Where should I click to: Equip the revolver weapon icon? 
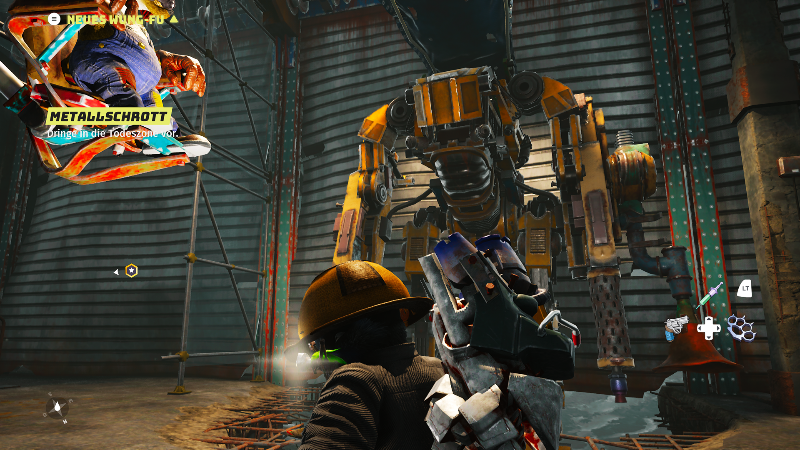coord(677,326)
